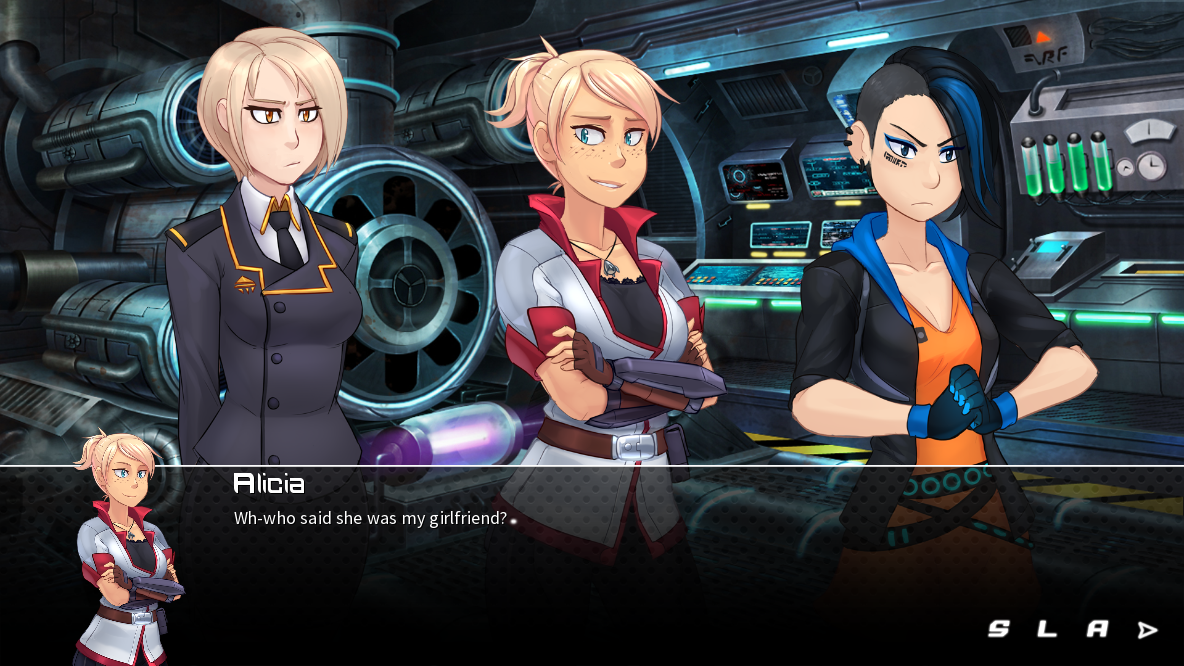
Task: Open the save menu with the S button
Action: 998,629
